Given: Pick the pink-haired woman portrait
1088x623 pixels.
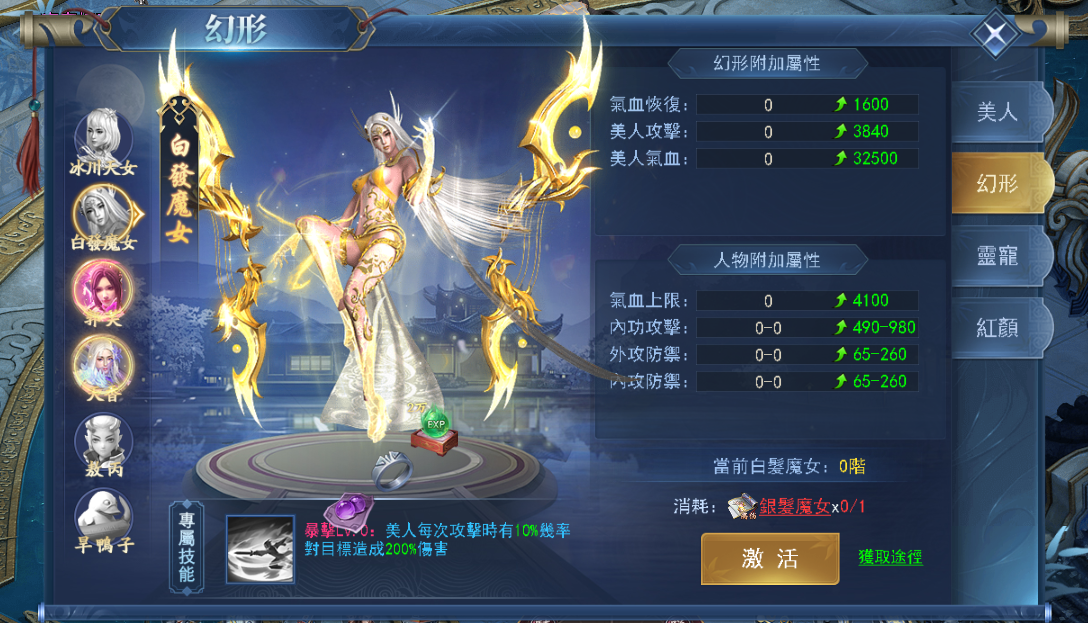Looking at the screenshot, I should click(x=103, y=287).
